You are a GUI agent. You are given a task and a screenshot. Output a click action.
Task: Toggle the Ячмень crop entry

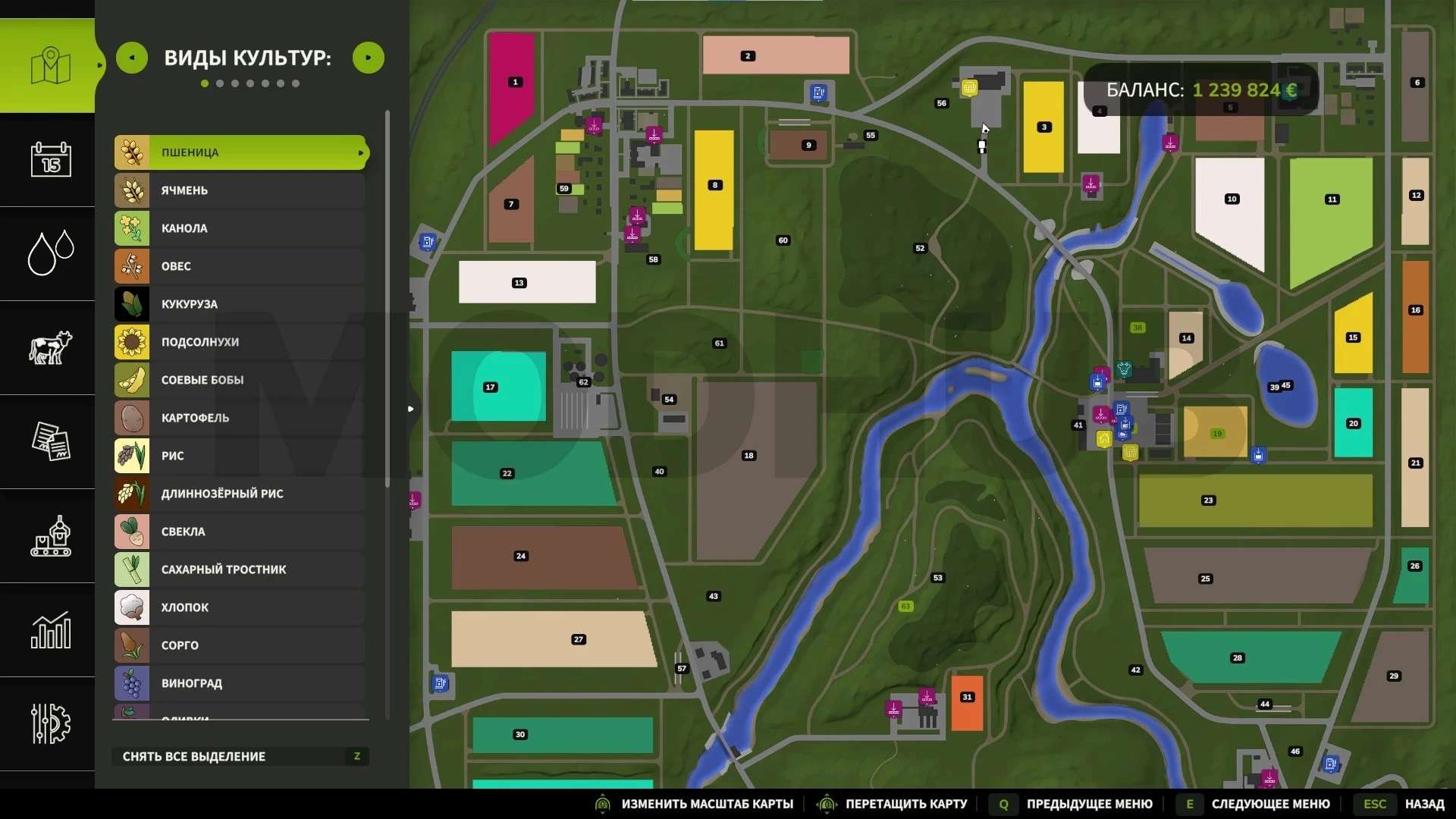(240, 190)
